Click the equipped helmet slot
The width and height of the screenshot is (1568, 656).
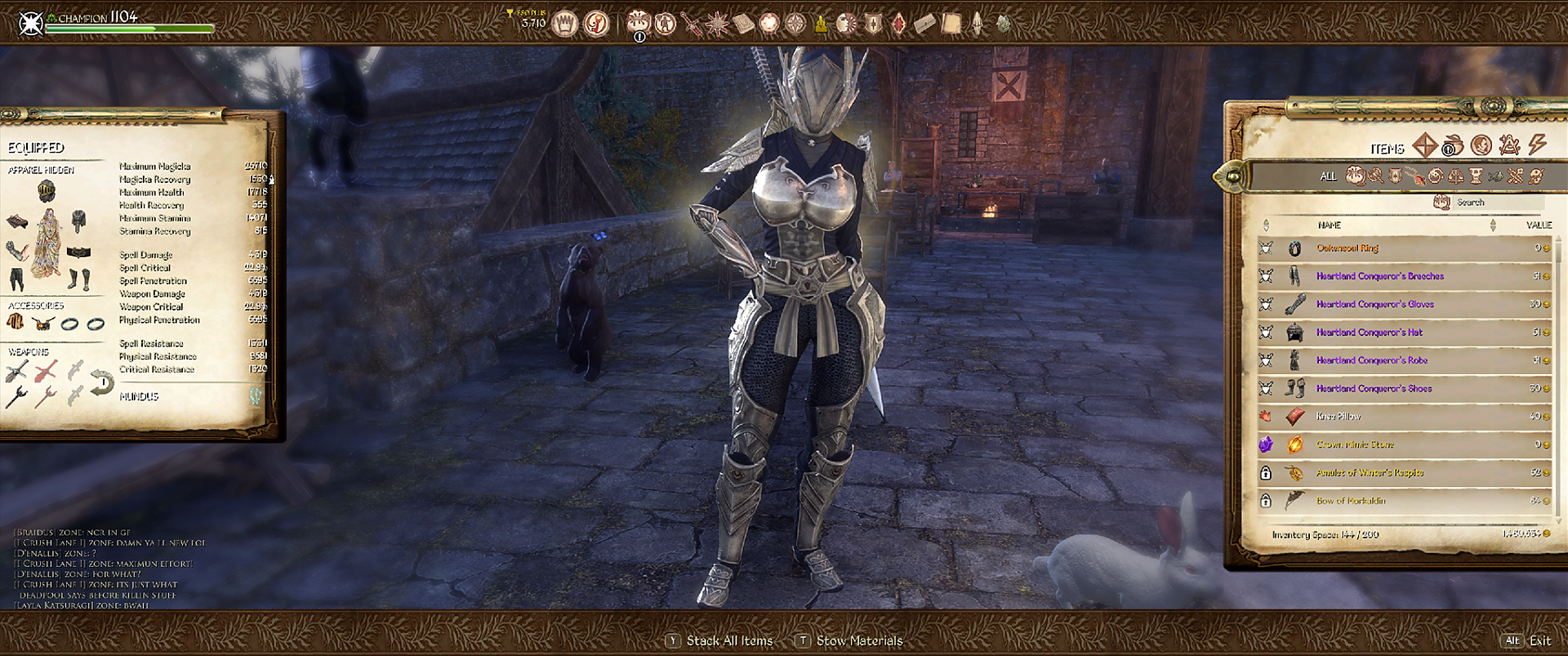point(47,193)
